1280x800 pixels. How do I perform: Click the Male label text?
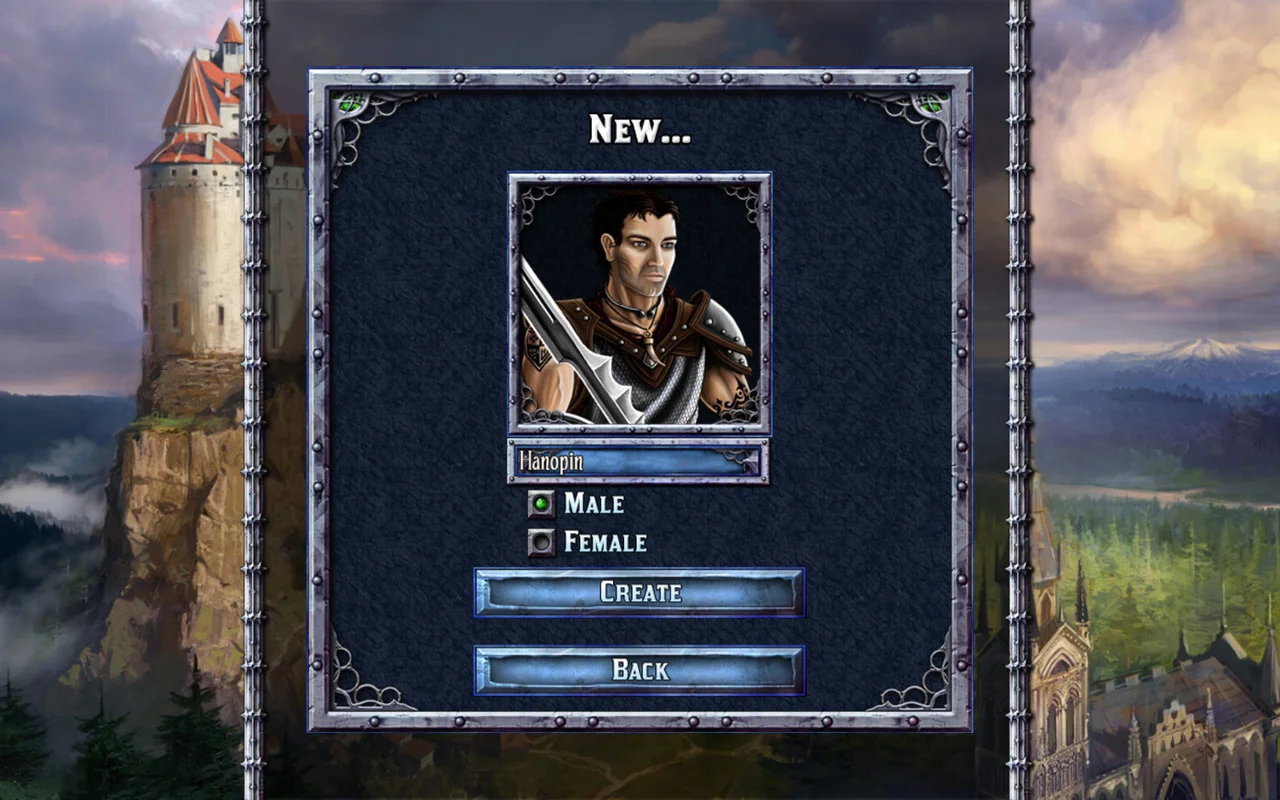coord(595,504)
